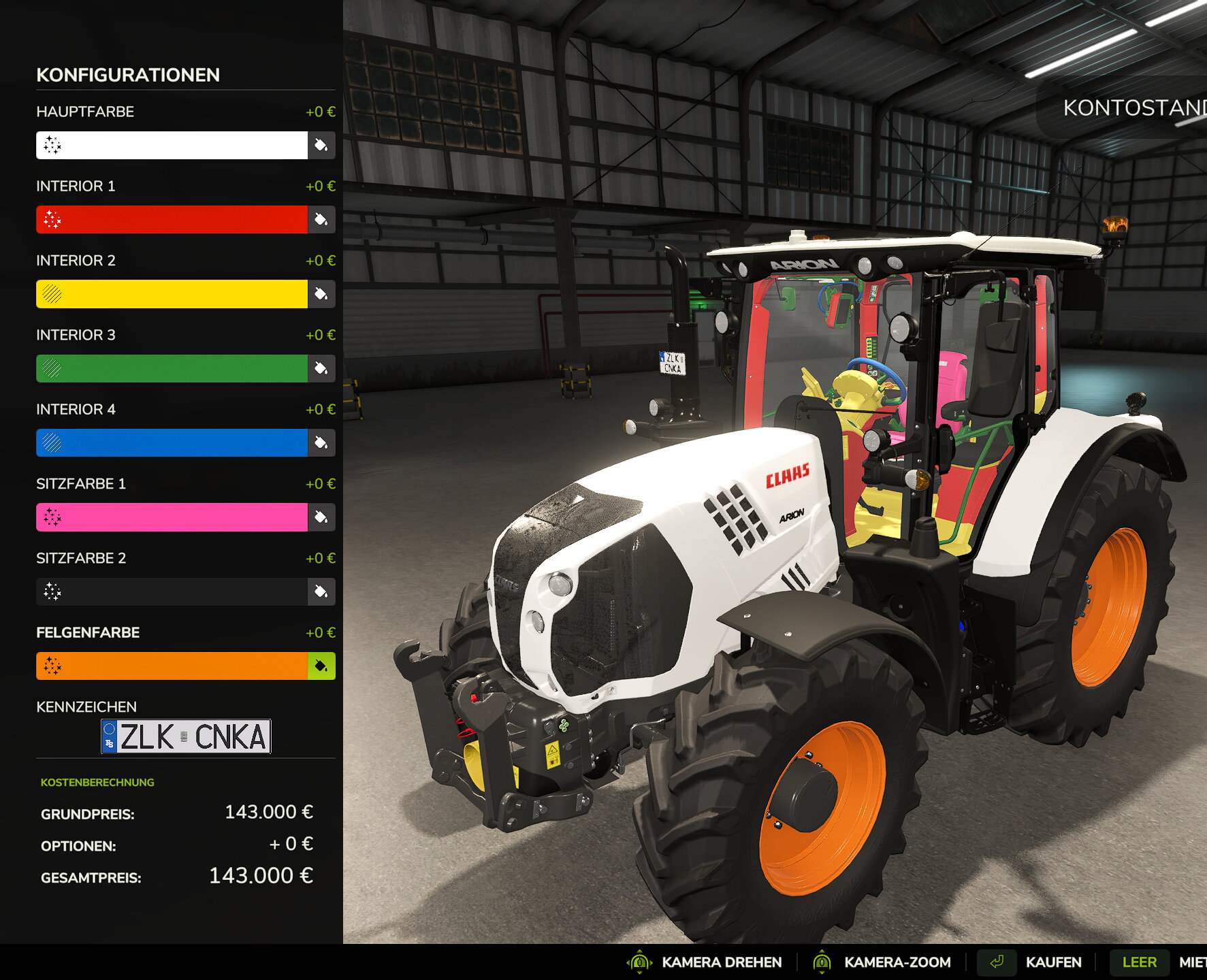
Task: Open the paint bucket next to Sitzfarbe 1
Action: 321,517
